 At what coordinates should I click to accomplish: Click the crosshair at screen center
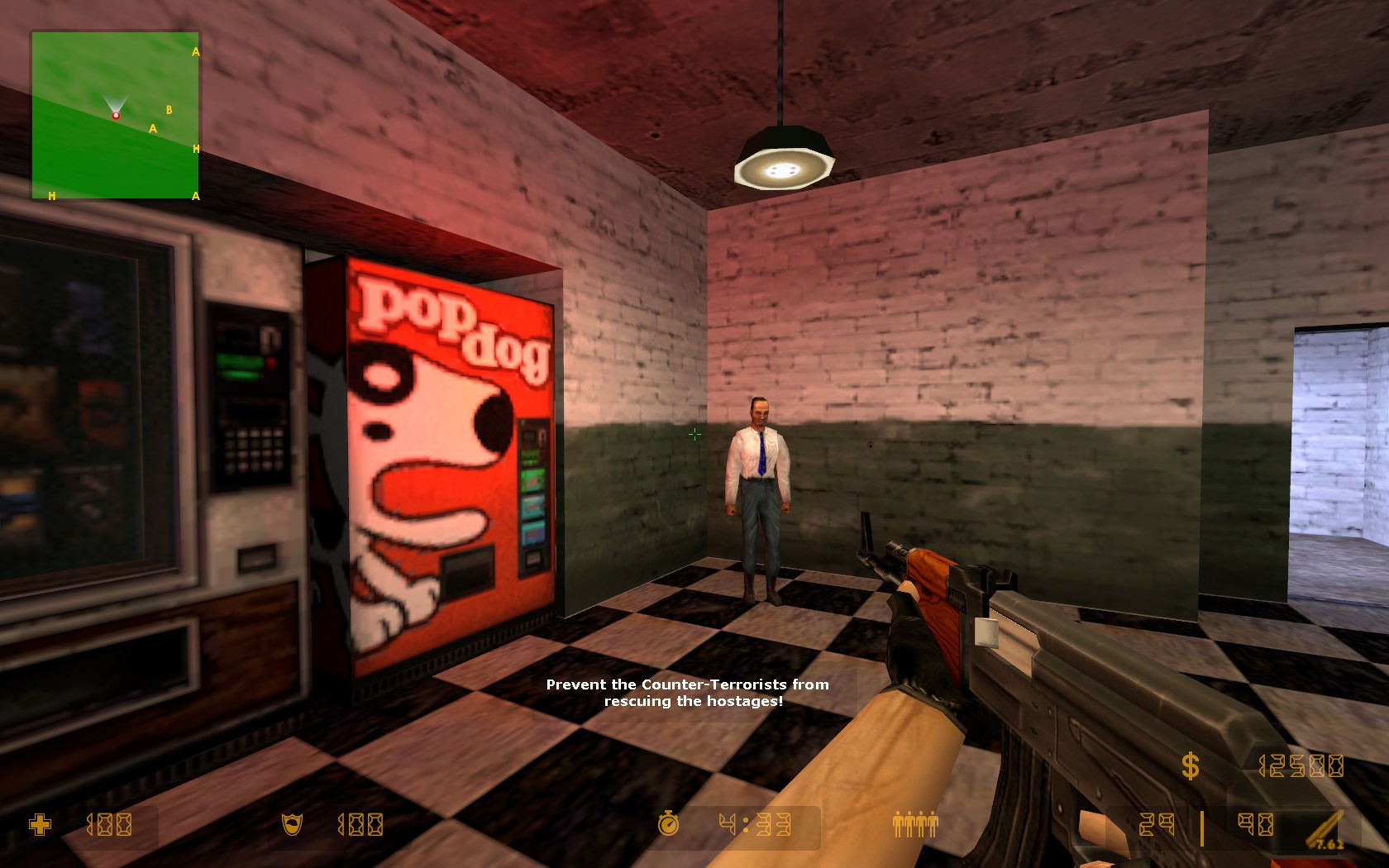tap(695, 434)
